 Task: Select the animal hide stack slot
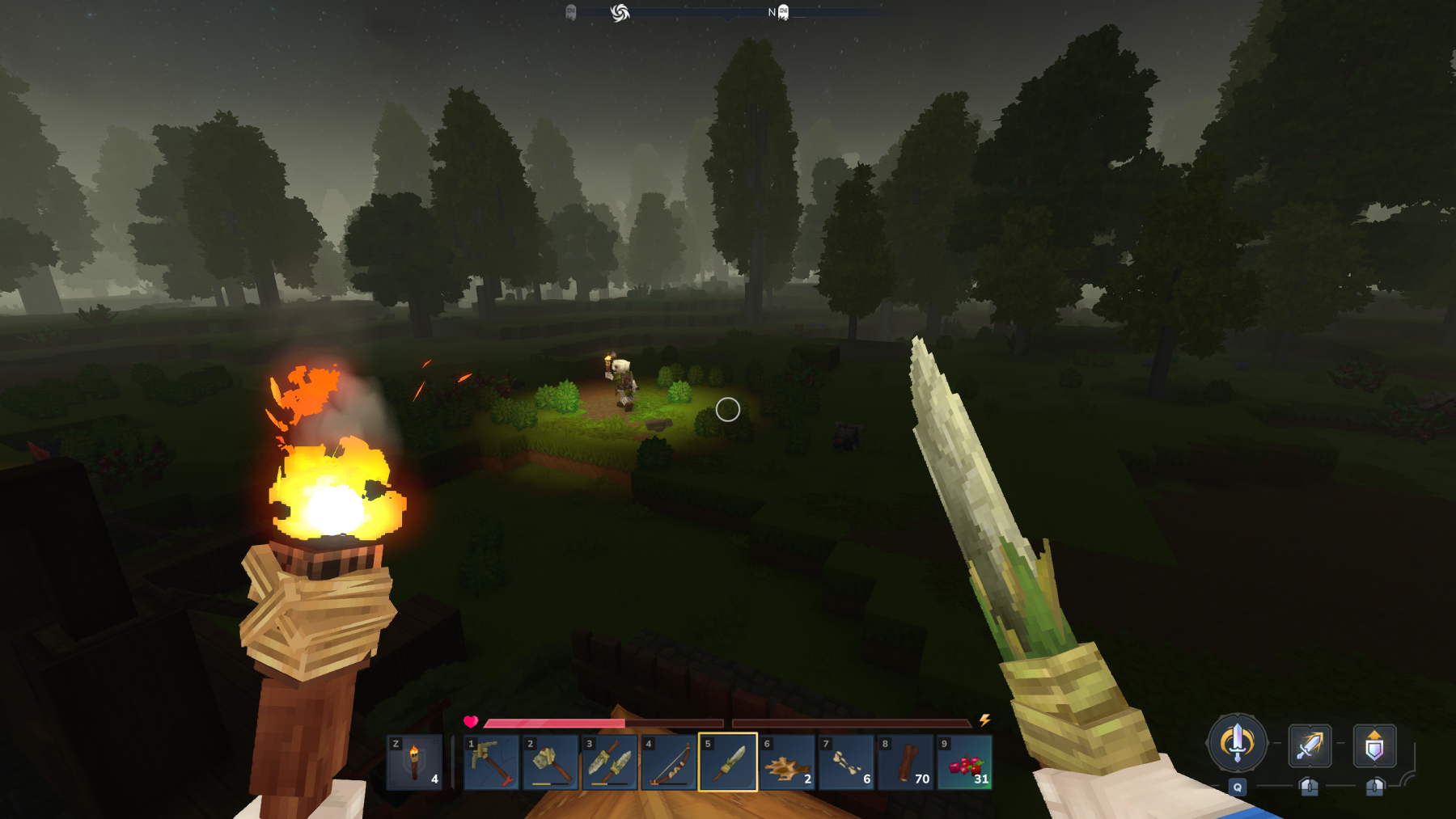click(x=787, y=762)
